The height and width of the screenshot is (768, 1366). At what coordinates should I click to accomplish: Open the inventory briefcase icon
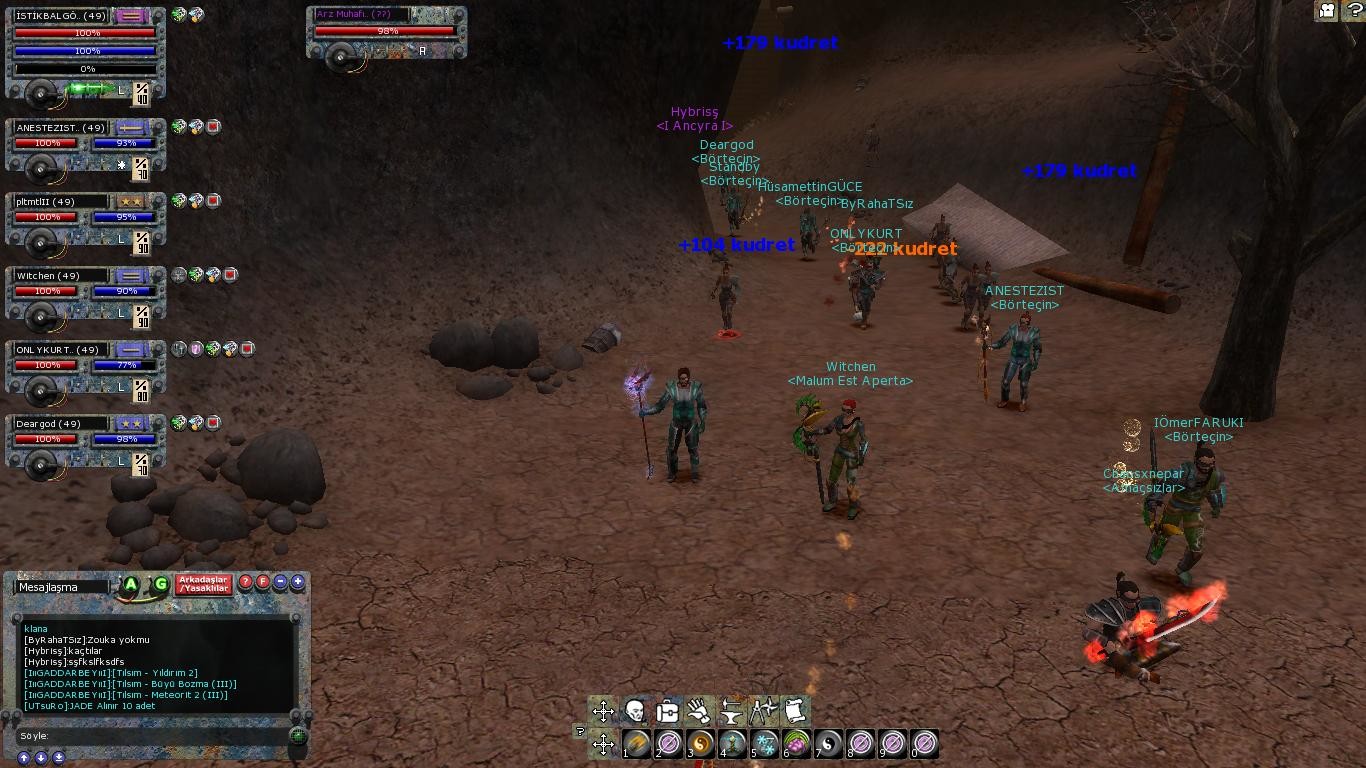click(667, 711)
